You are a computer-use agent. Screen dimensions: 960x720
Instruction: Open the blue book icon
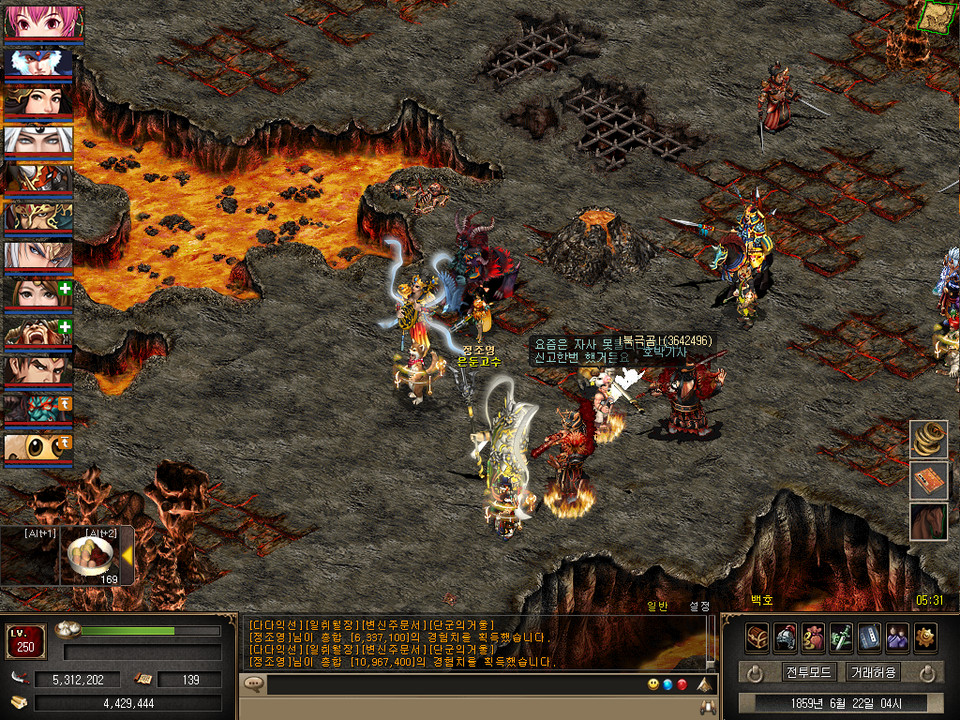[869, 637]
